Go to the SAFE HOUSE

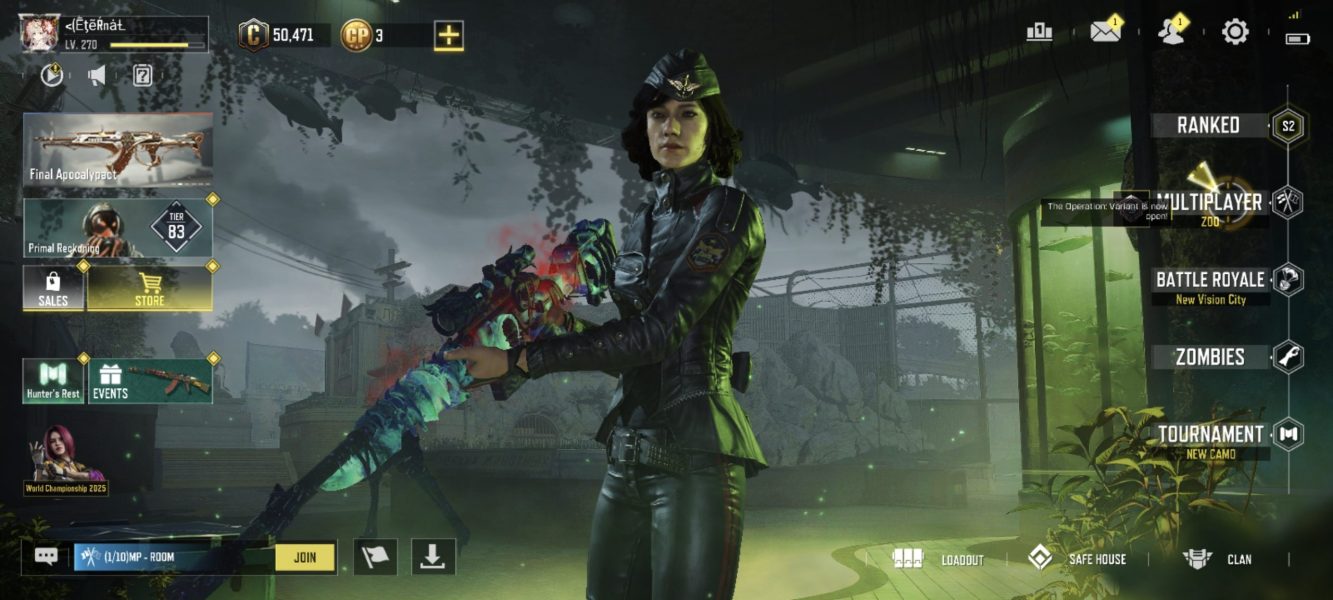(1077, 559)
